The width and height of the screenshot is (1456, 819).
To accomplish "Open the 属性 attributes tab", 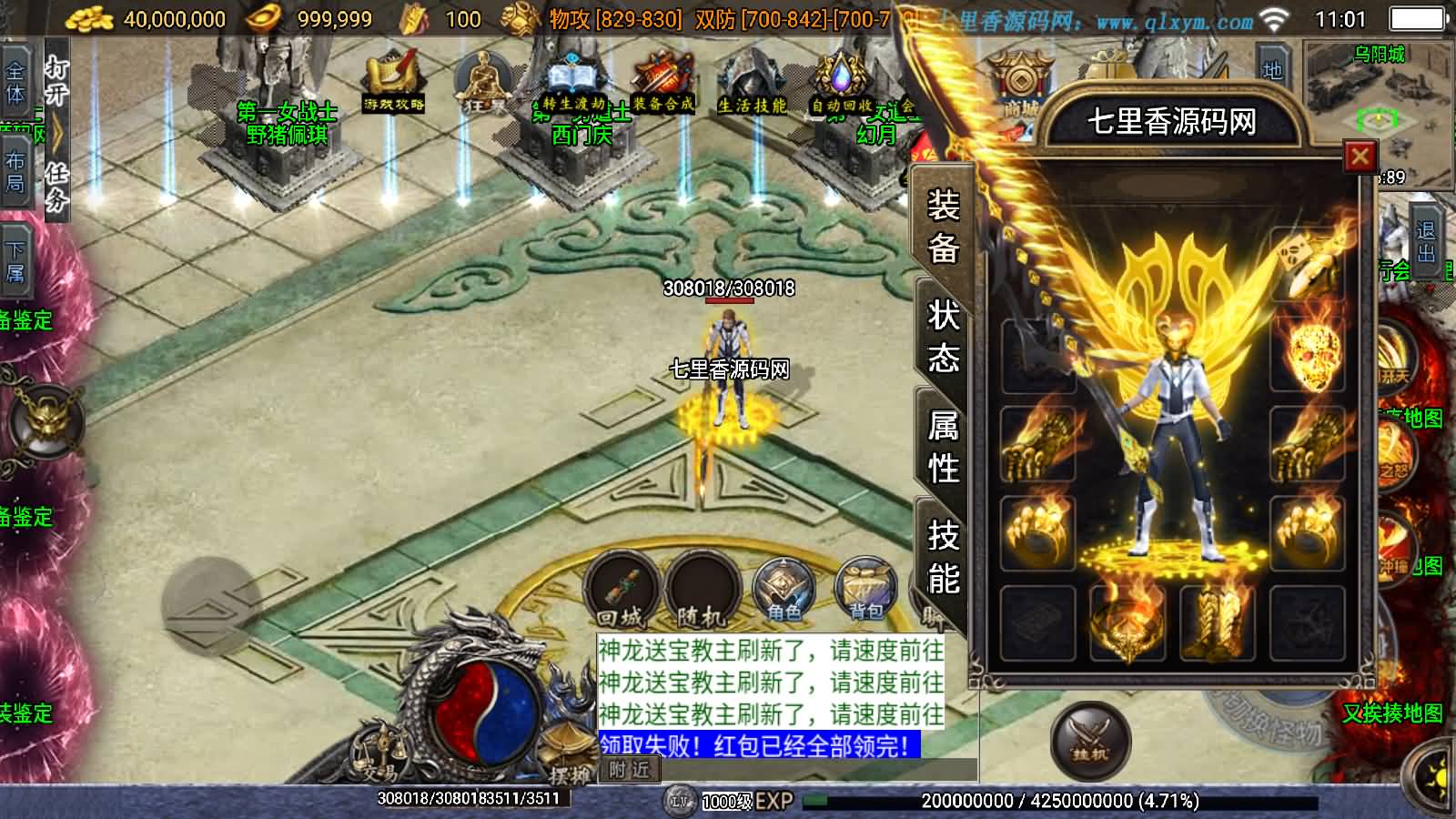I will 943,447.
